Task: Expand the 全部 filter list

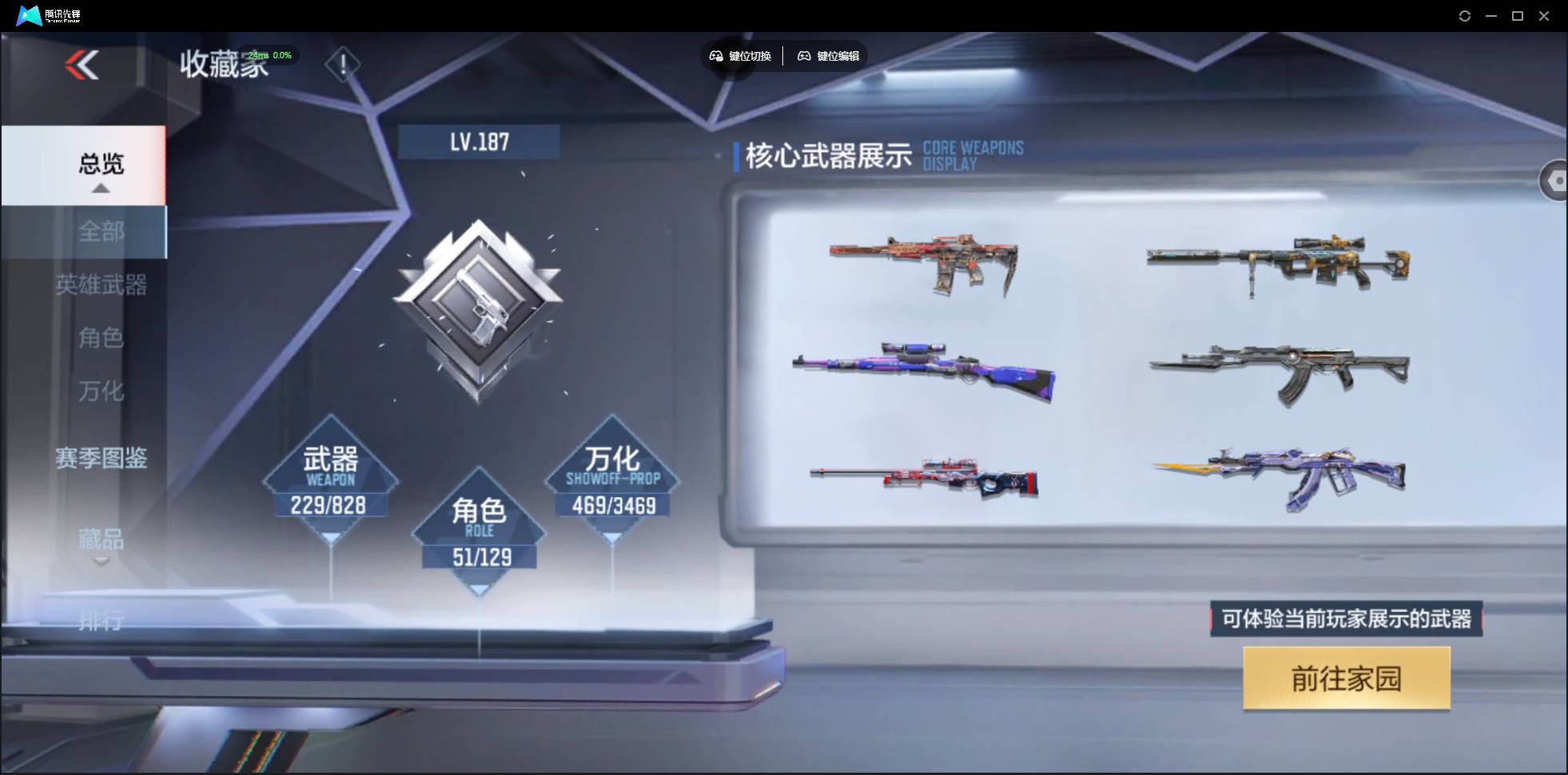Action: pos(101,232)
